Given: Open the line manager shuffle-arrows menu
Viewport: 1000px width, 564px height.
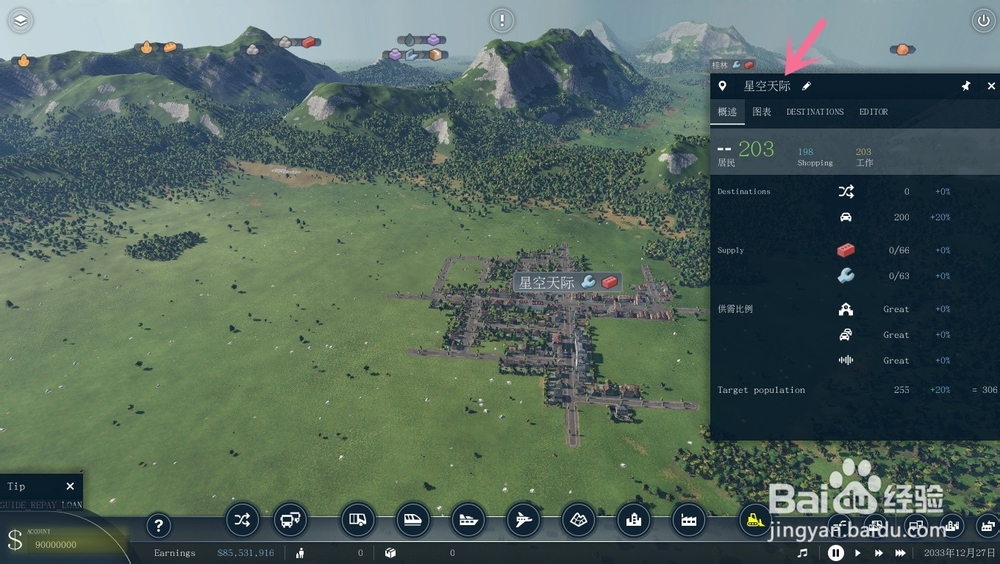Looking at the screenshot, I should pos(243,519).
